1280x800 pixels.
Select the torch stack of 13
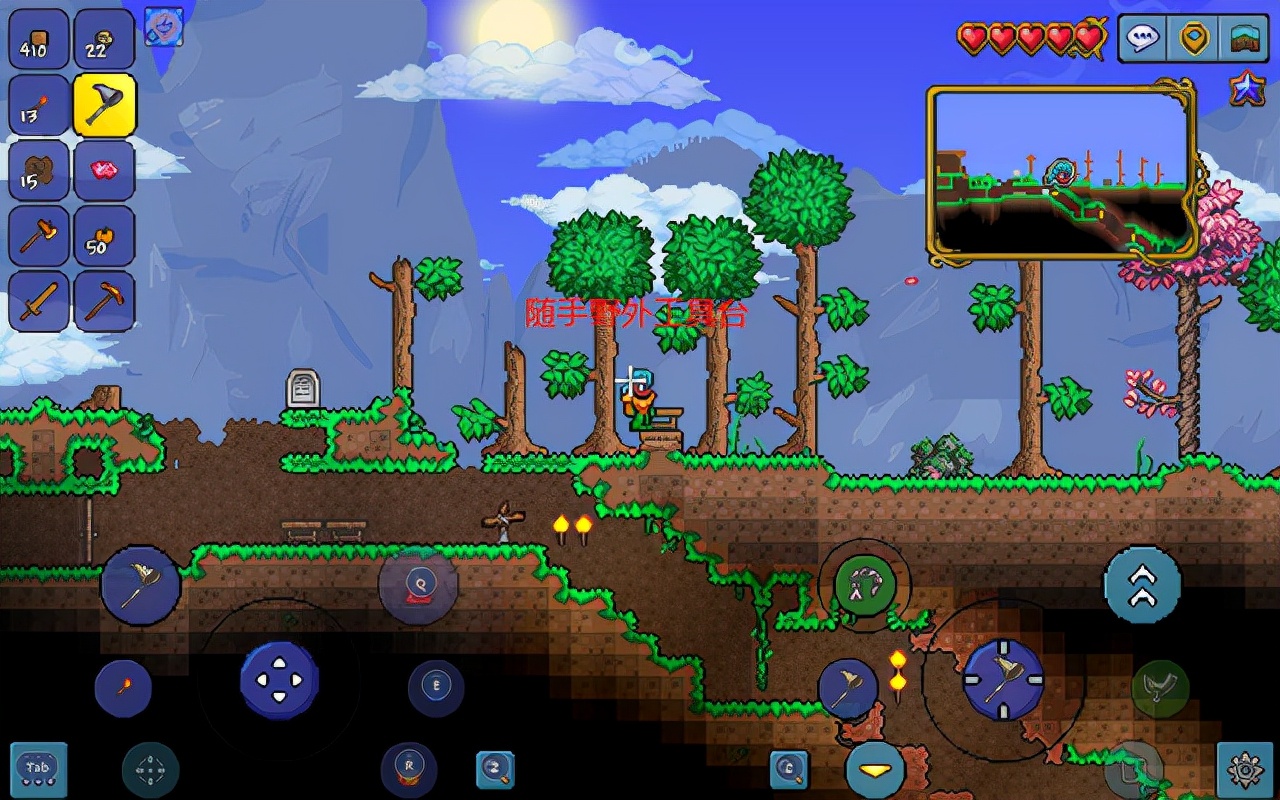click(39, 105)
